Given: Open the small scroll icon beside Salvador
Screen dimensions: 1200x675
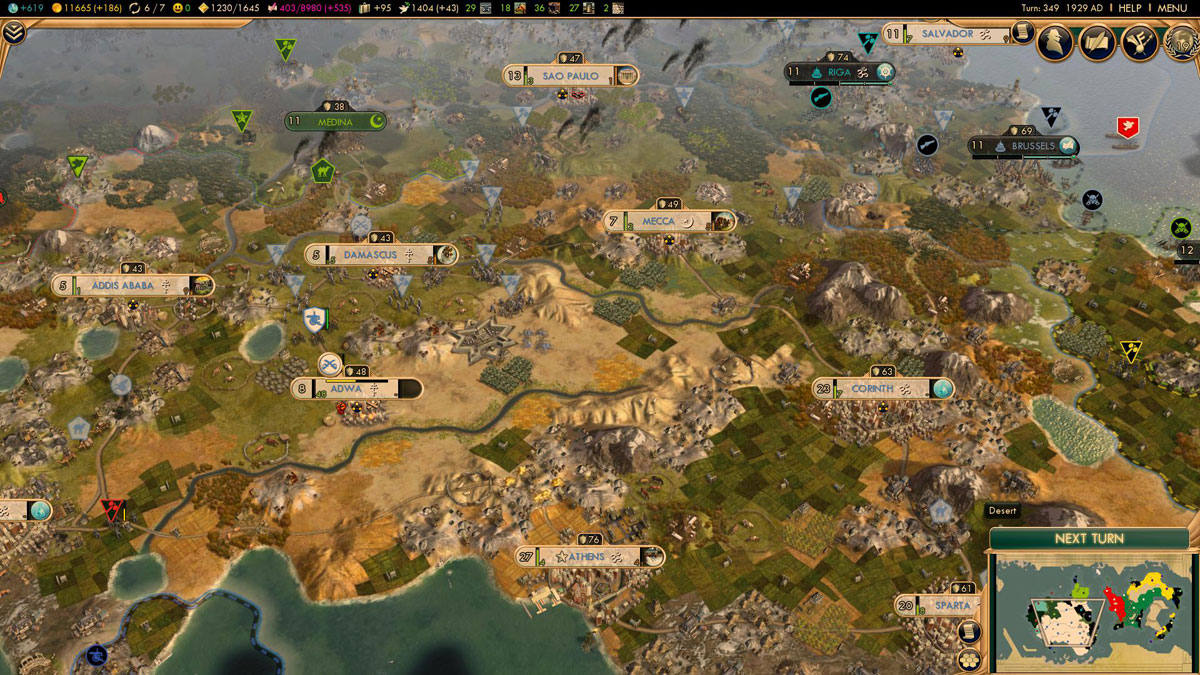Looking at the screenshot, I should click(x=1020, y=34).
